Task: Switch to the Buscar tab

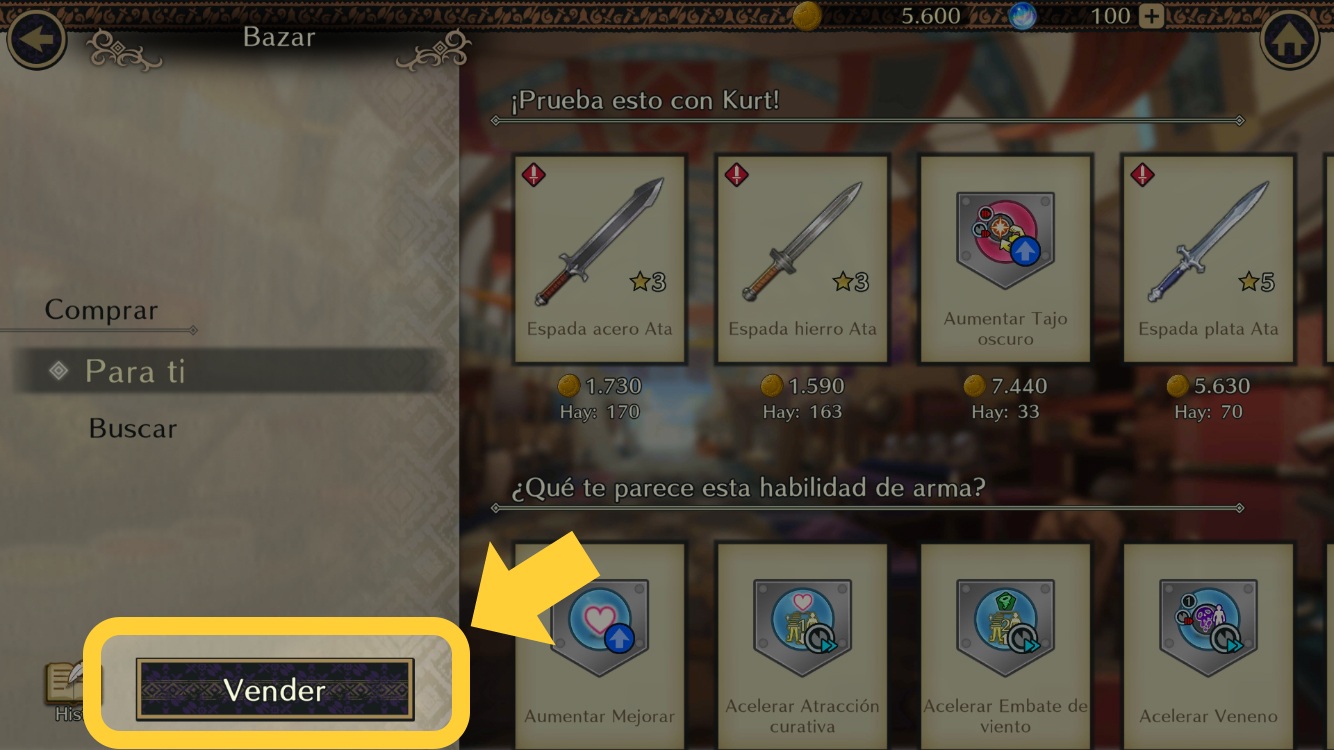Action: pos(133,429)
